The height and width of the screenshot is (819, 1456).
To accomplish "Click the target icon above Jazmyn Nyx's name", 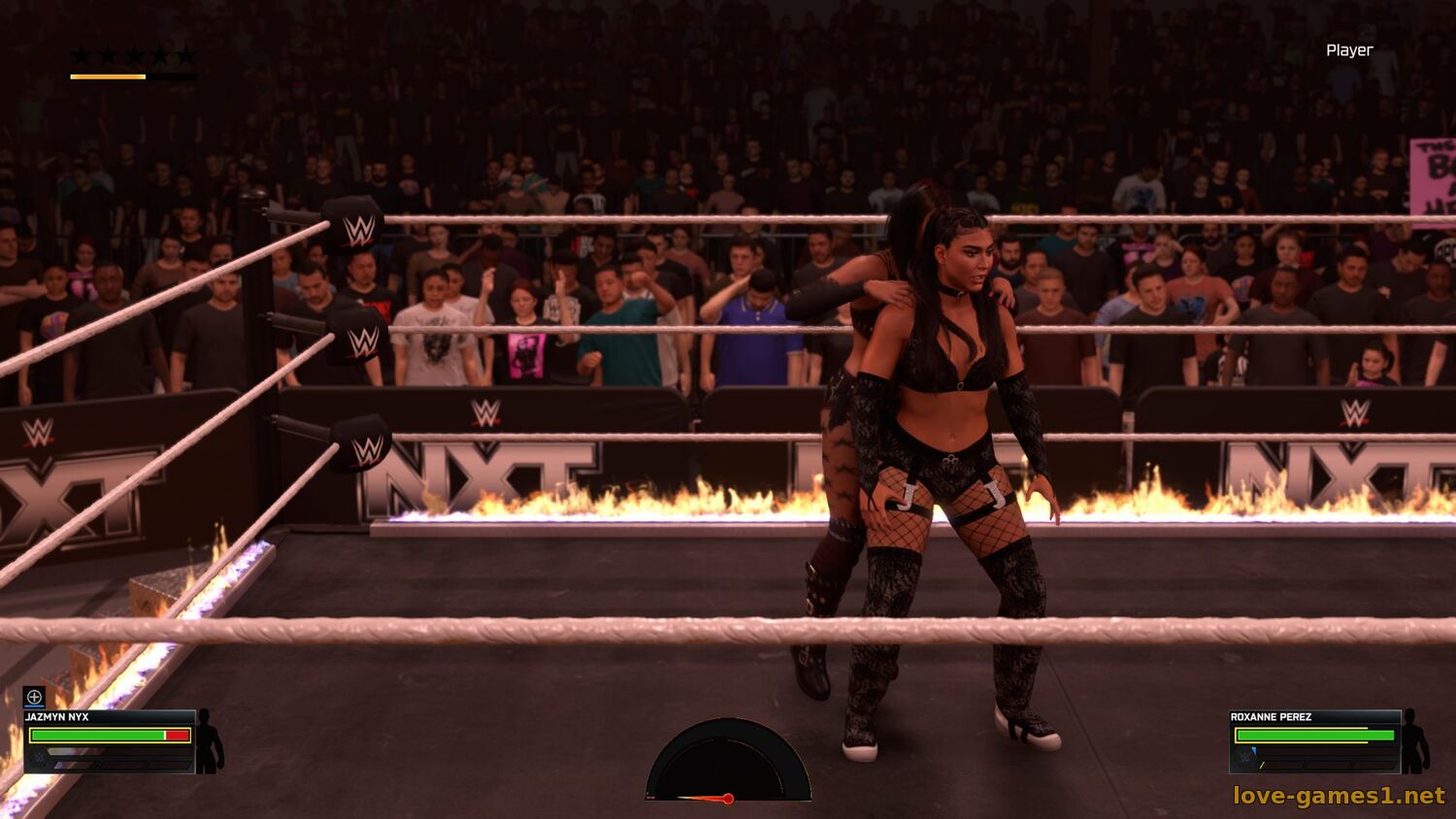I will pyautogui.click(x=34, y=697).
